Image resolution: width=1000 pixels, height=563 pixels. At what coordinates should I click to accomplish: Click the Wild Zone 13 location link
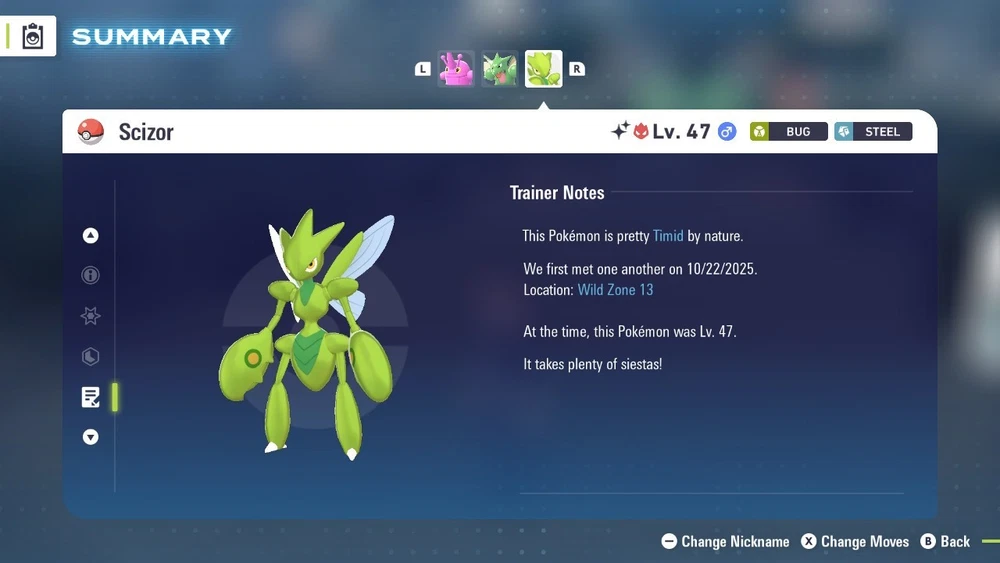tap(615, 290)
